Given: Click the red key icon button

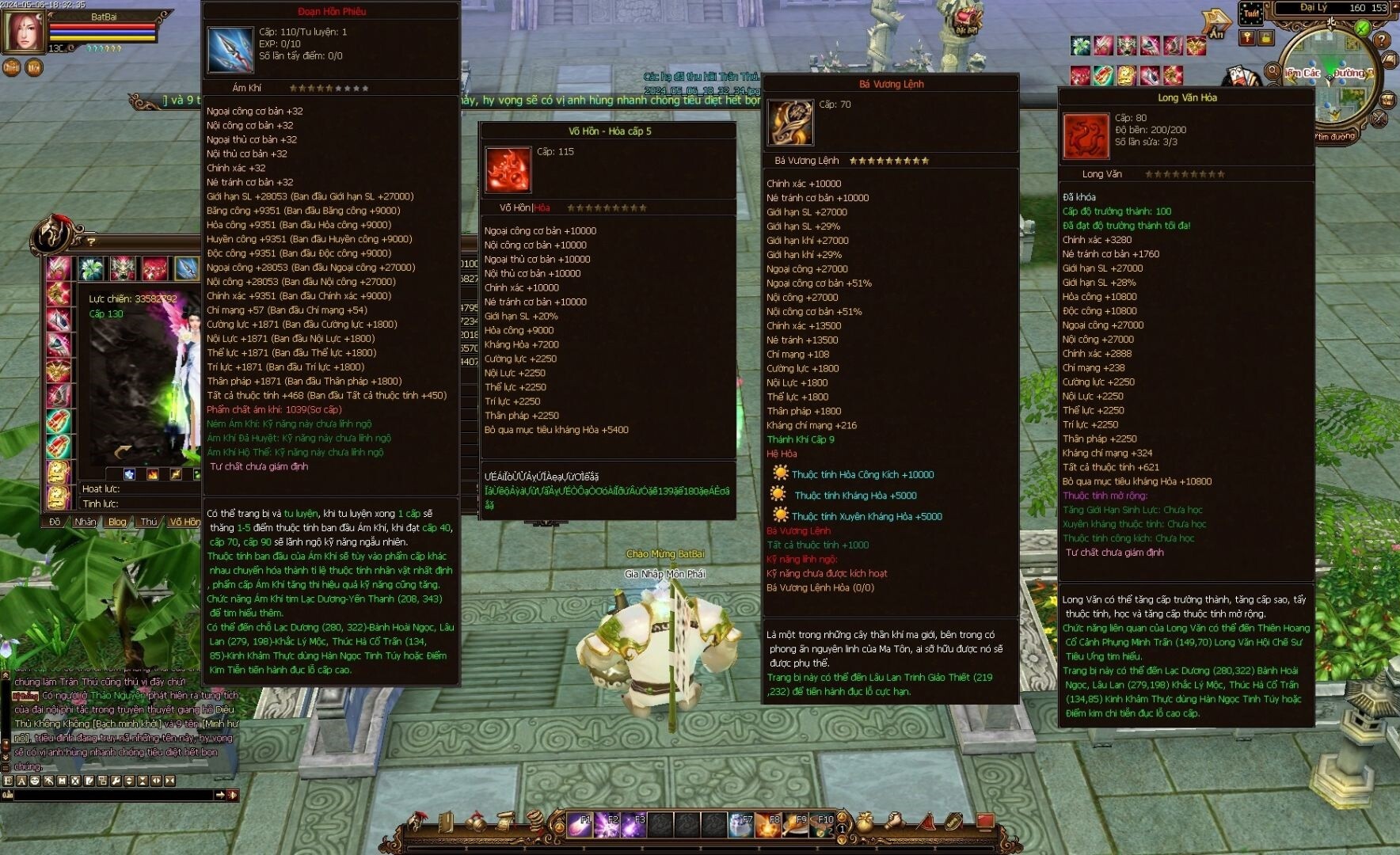Looking at the screenshot, I should tap(1248, 37).
